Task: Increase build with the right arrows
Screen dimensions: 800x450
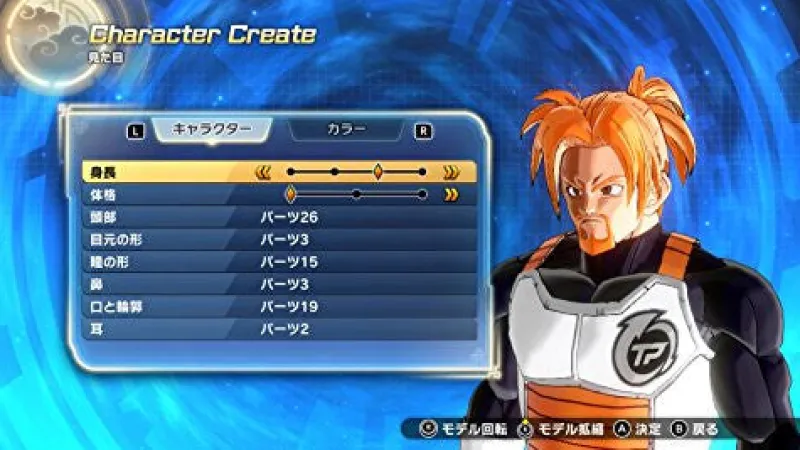Action: tap(451, 194)
